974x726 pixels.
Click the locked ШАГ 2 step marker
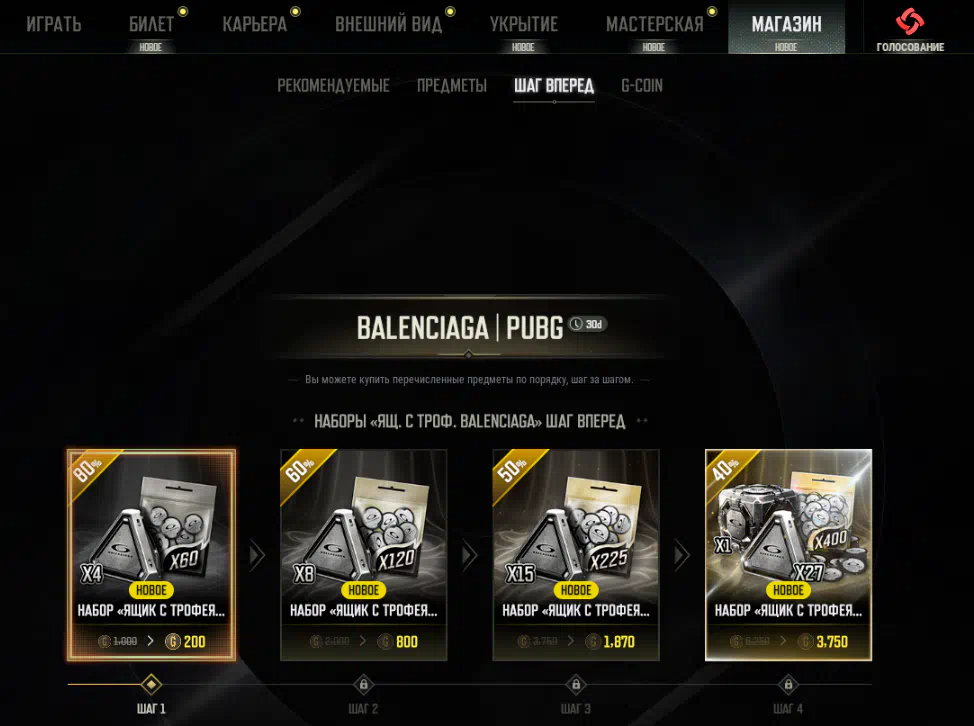[x=364, y=685]
